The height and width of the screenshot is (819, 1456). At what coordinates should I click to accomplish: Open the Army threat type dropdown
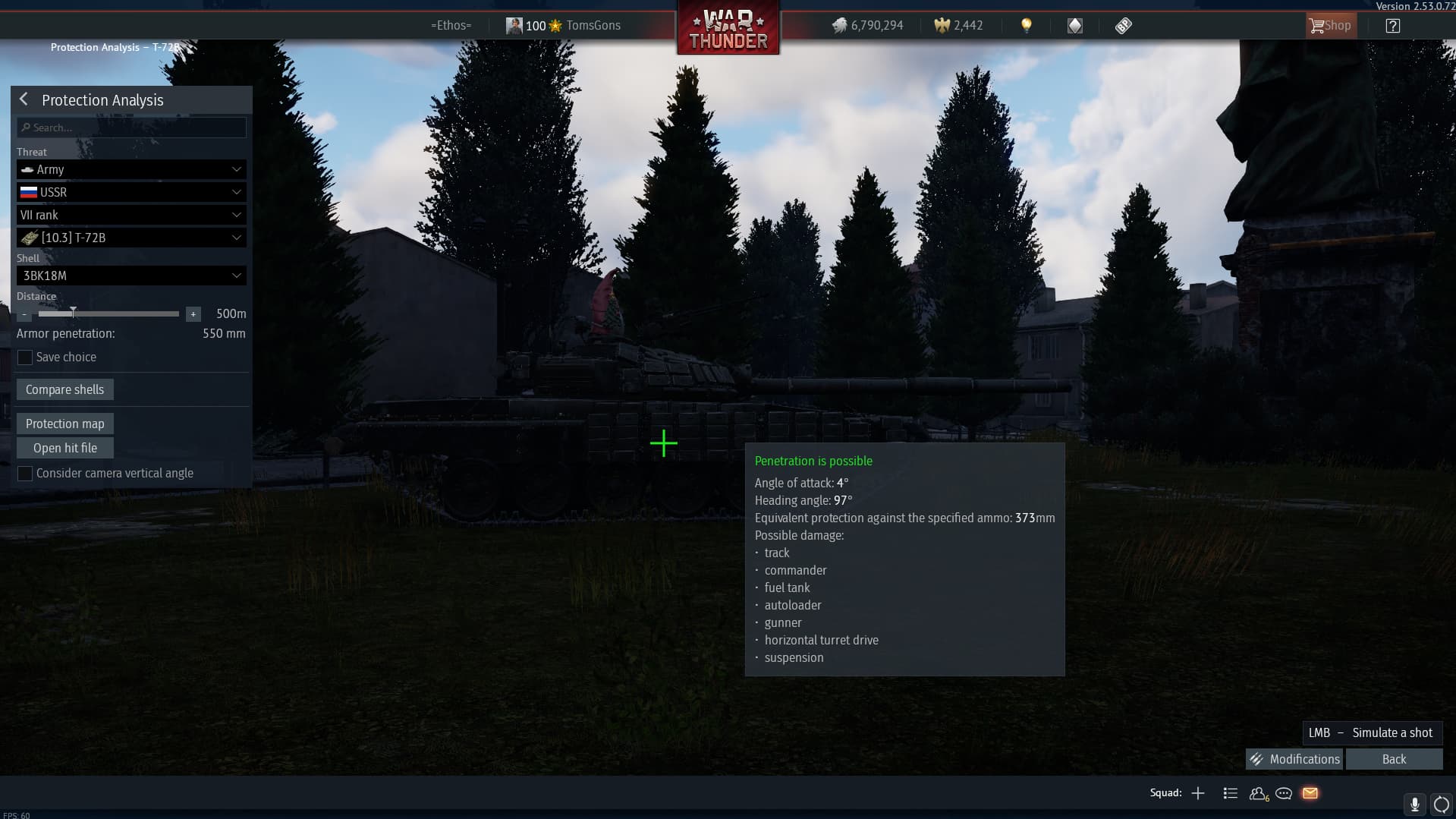point(131,169)
